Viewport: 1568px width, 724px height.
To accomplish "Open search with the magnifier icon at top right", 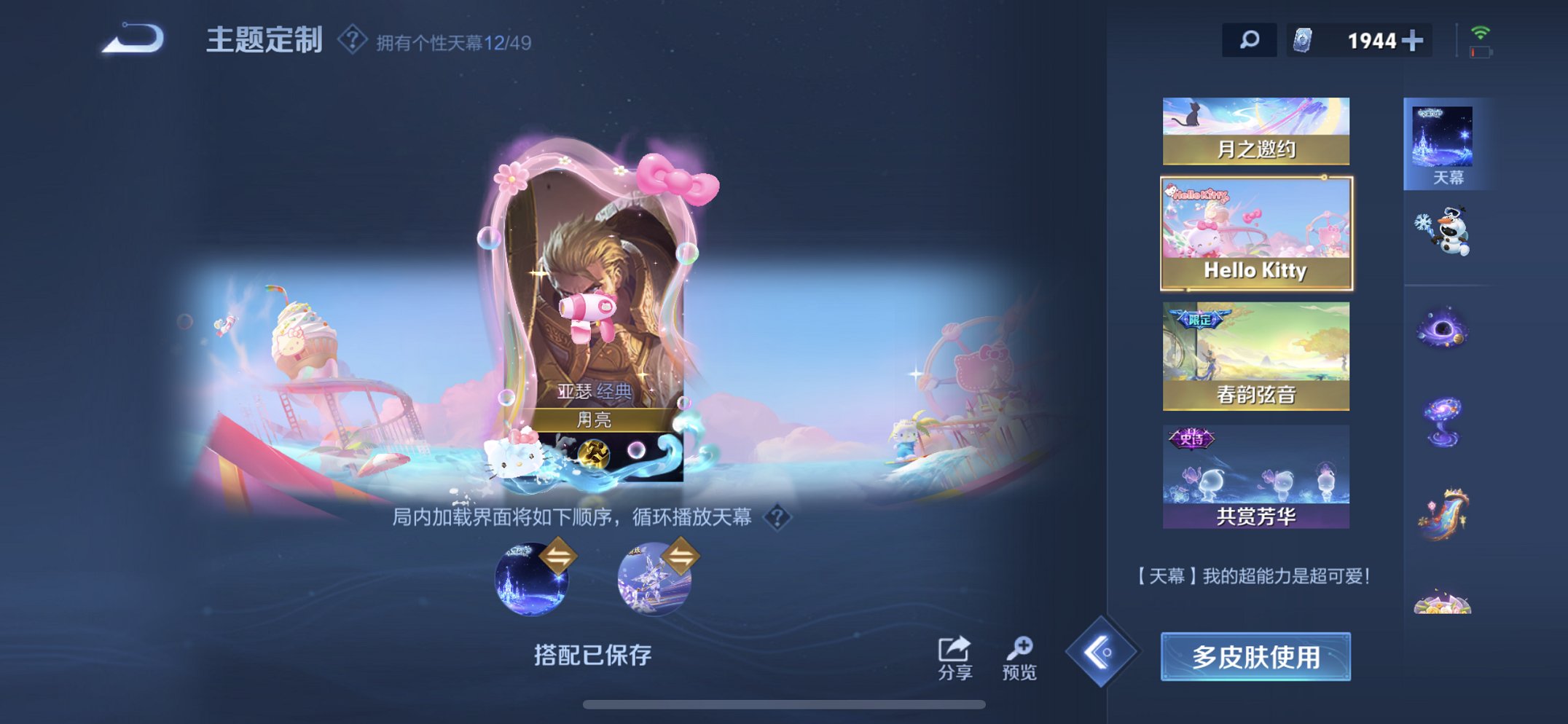I will click(1248, 40).
